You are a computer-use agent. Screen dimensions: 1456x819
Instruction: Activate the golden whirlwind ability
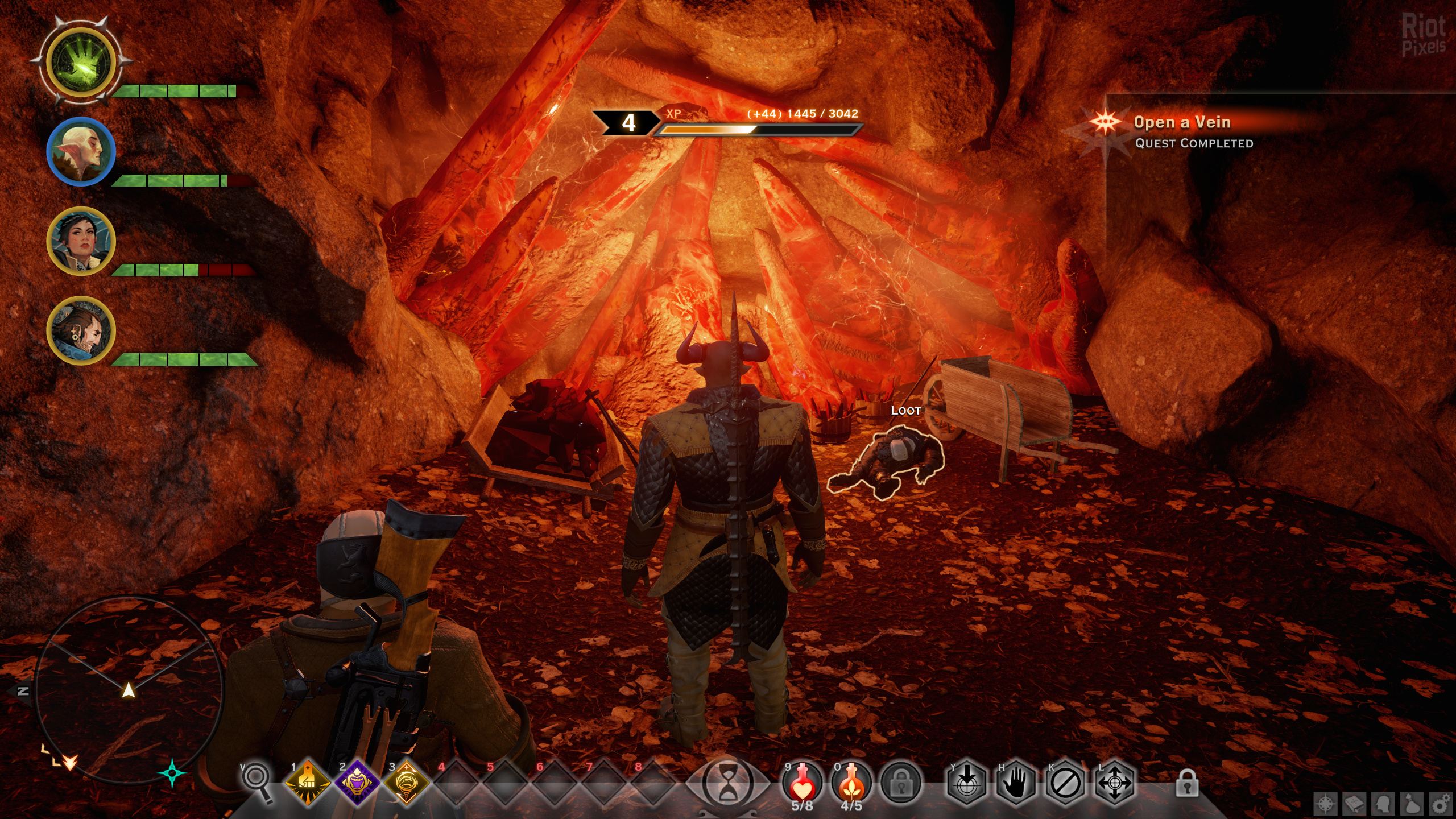[x=406, y=783]
